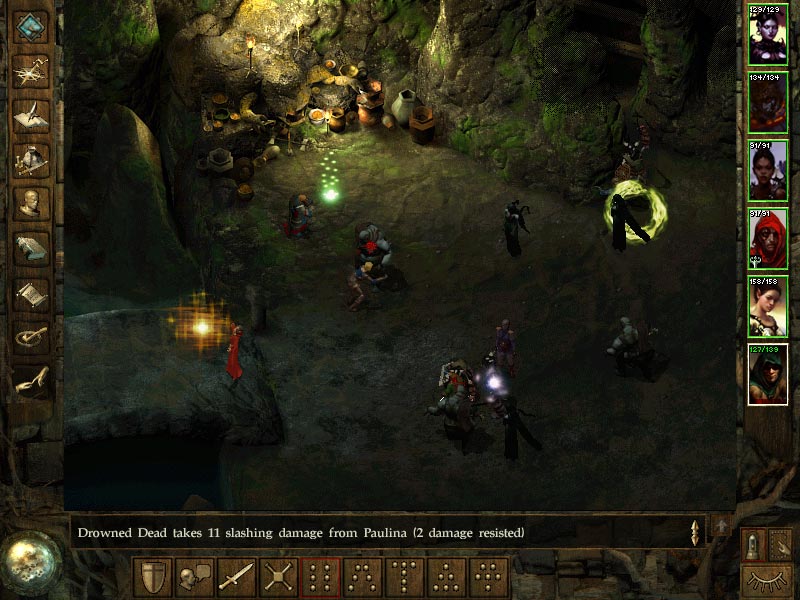Click the talk heads-with-speech-bubble button
This screenshot has width=800, height=600.
tap(194, 577)
